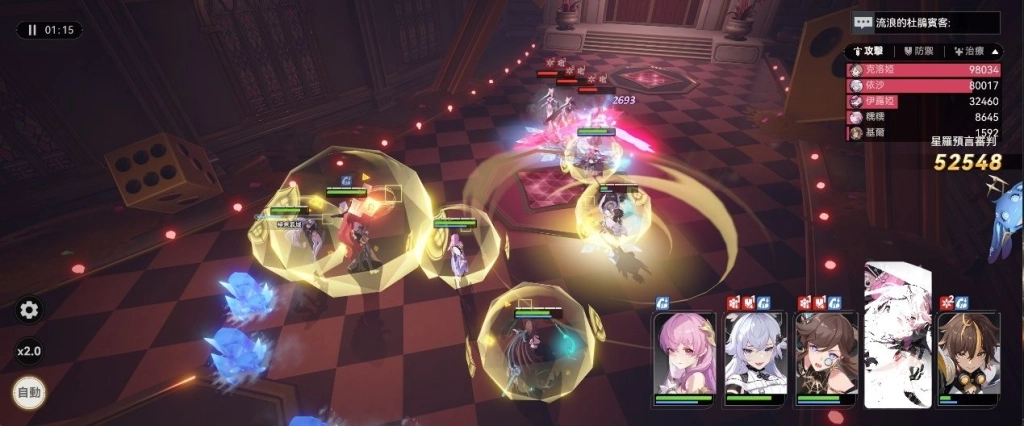Screen dimensions: 1024x426
Task: Choose the brown-haired monocle character card
Action: (826, 357)
